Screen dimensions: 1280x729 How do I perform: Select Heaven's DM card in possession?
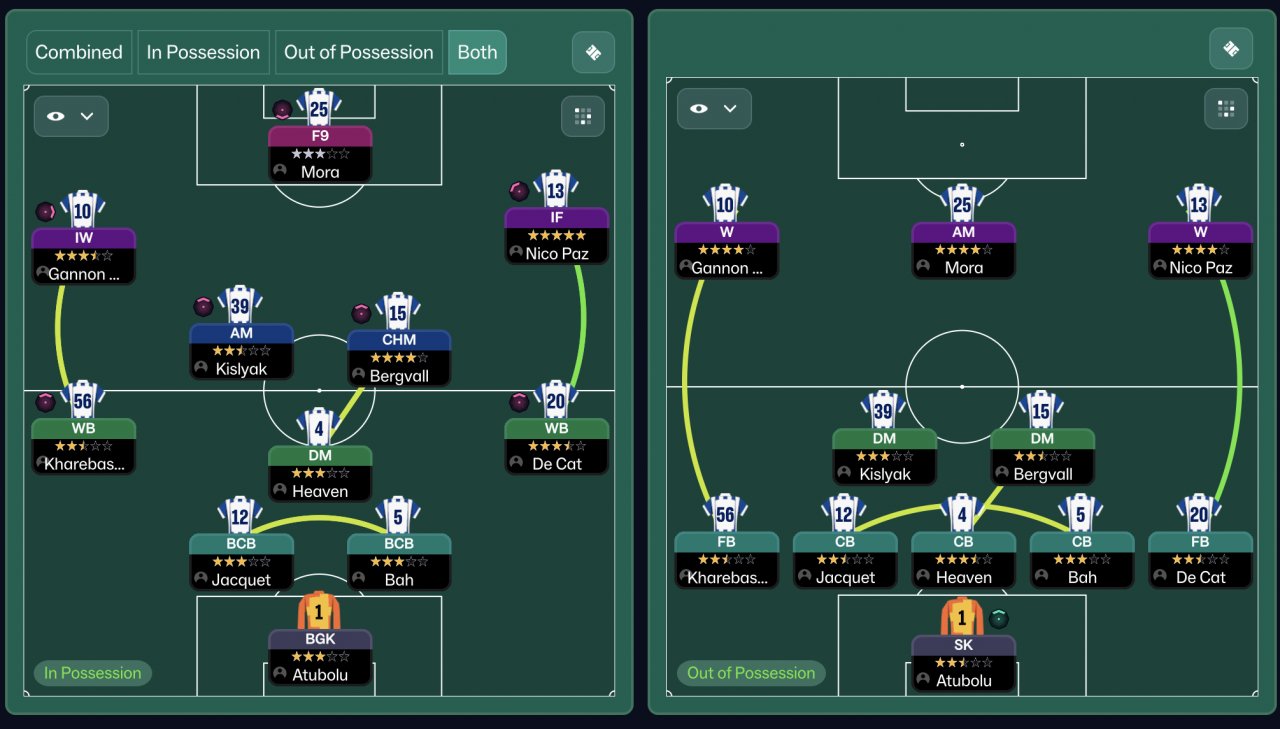coord(320,473)
